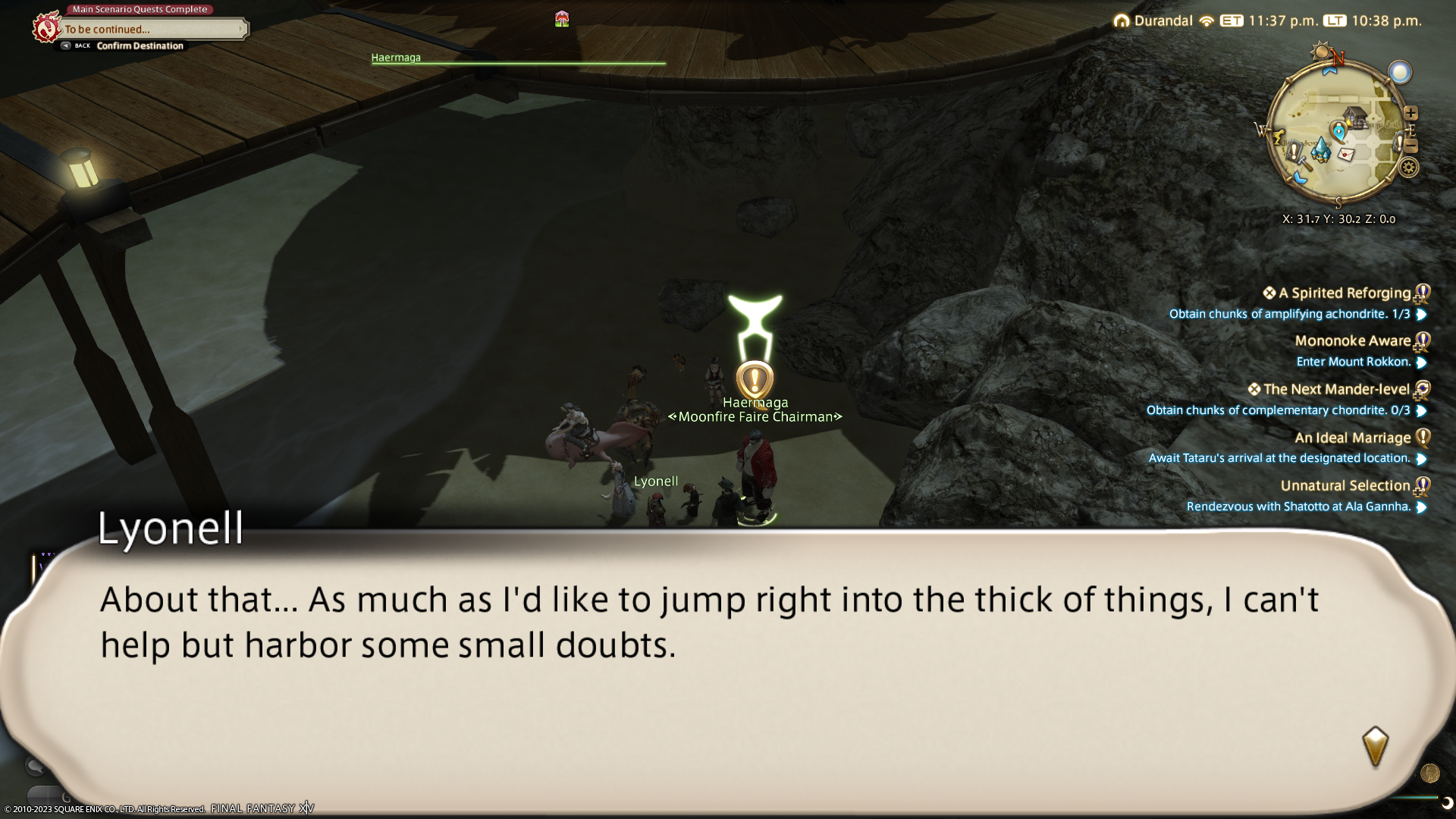
Task: Show Mount Rokkon objective on map
Action: click(1421, 362)
